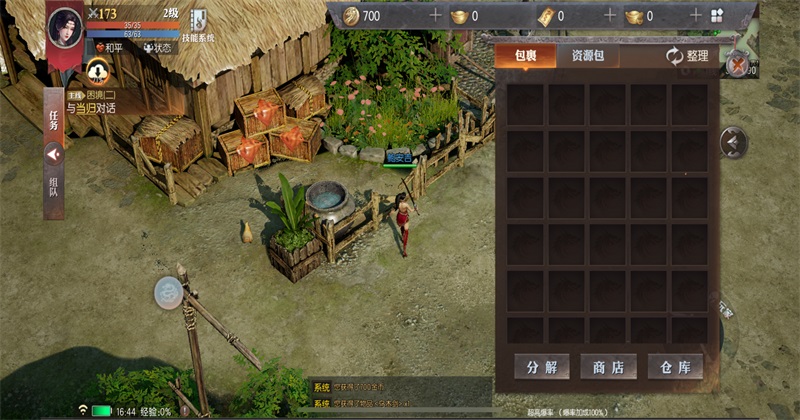The height and width of the screenshot is (420, 800).
Task: Switch to the 资源包 resource bag tab
Action: (x=580, y=56)
